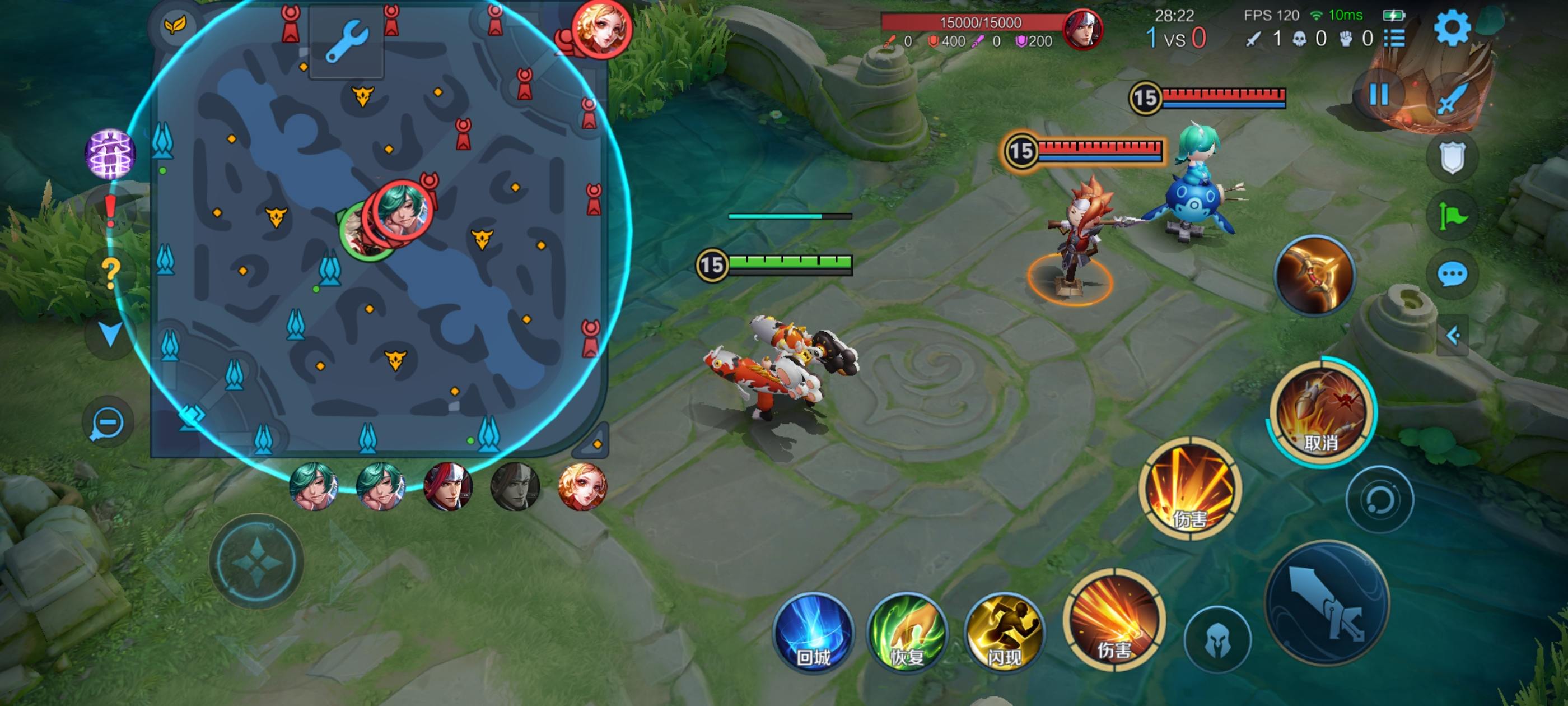Collapse the side panel arrow

tap(1453, 336)
